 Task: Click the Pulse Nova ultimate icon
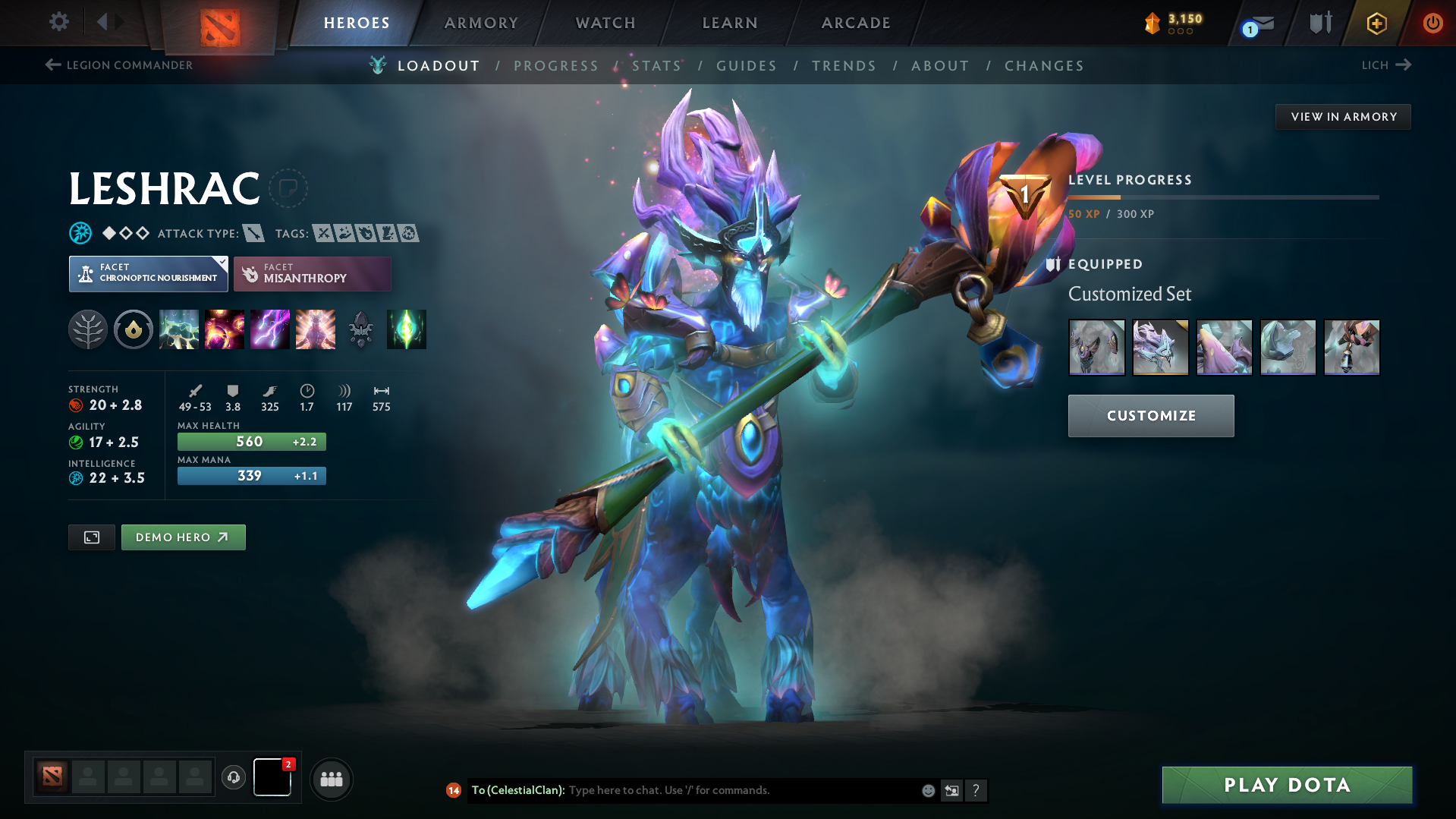316,329
